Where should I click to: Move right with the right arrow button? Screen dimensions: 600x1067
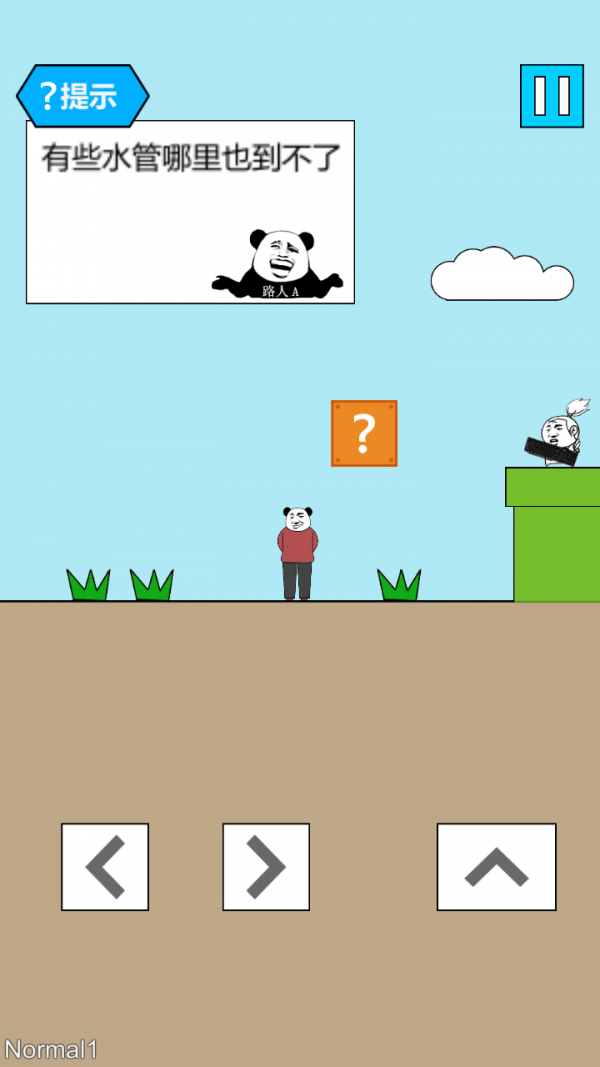[266, 866]
